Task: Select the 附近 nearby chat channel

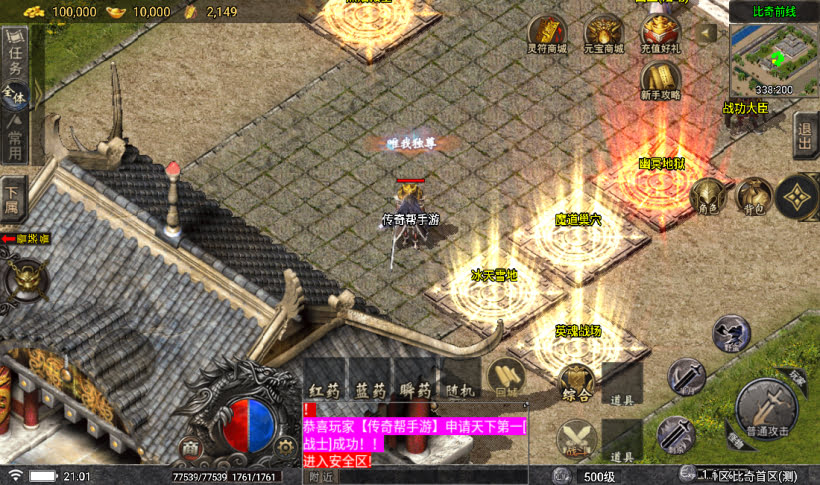Action: [320, 477]
